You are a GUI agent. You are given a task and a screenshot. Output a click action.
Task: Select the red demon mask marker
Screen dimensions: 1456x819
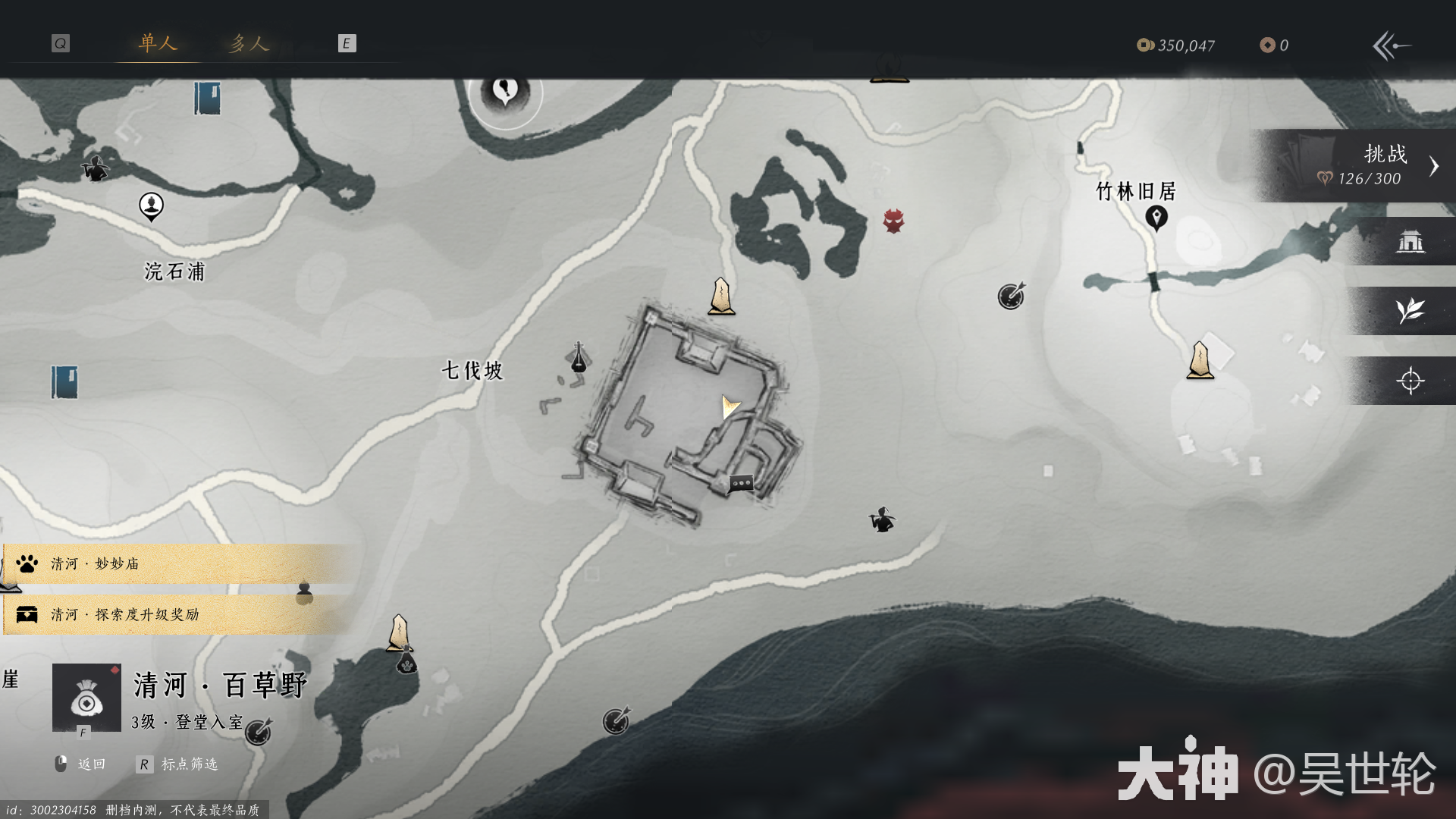893,221
